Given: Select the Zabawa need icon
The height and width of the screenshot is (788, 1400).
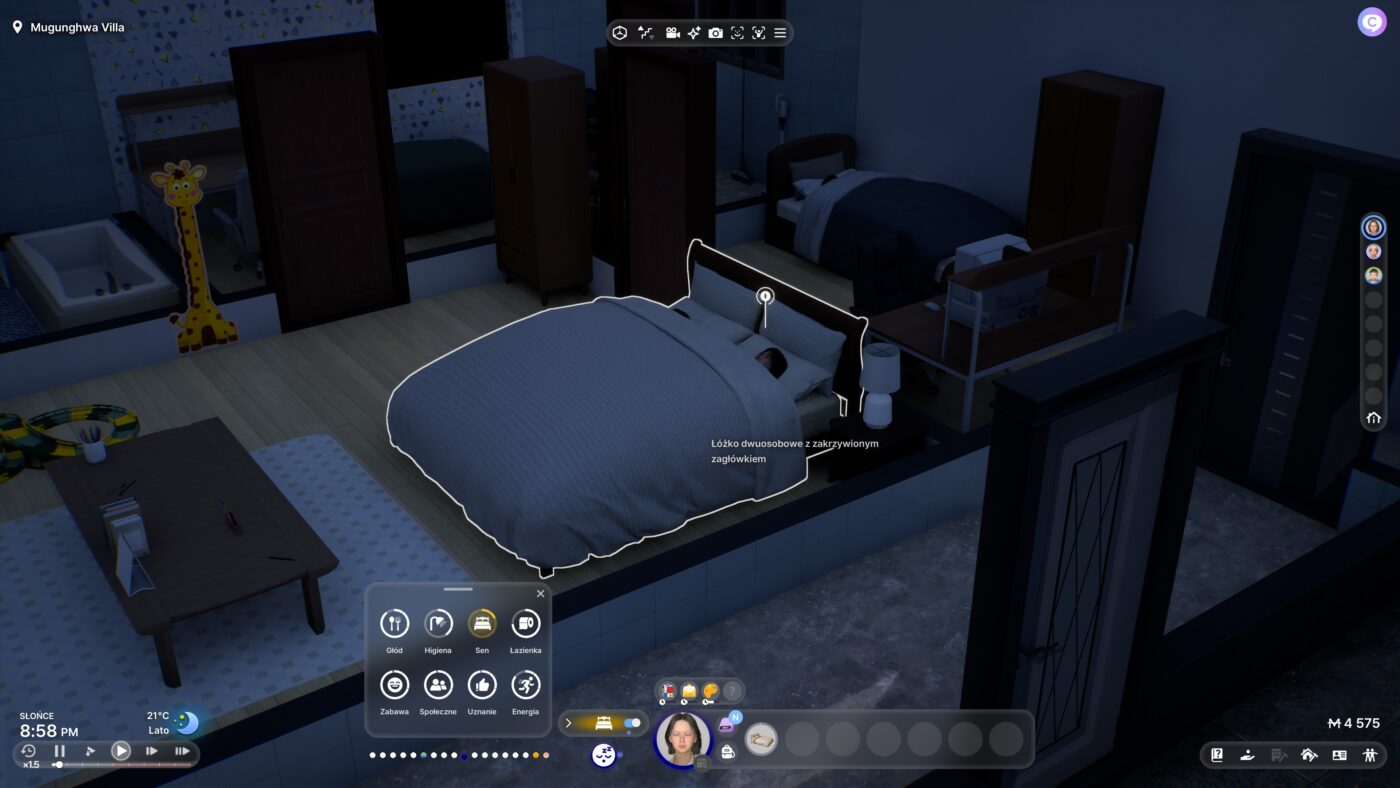Looking at the screenshot, I should point(395,685).
